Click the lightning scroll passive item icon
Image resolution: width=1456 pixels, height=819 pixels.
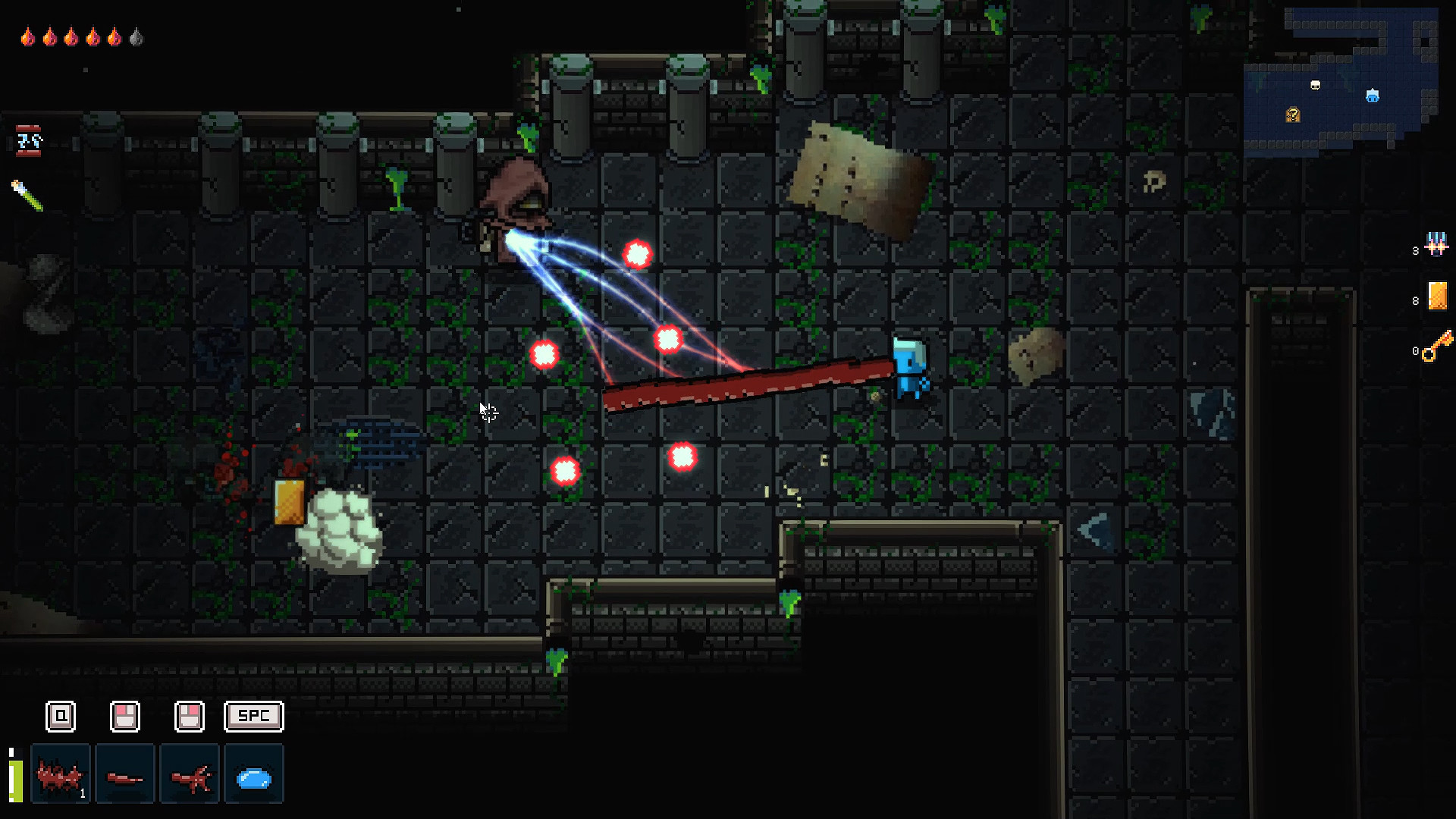[x=29, y=141]
